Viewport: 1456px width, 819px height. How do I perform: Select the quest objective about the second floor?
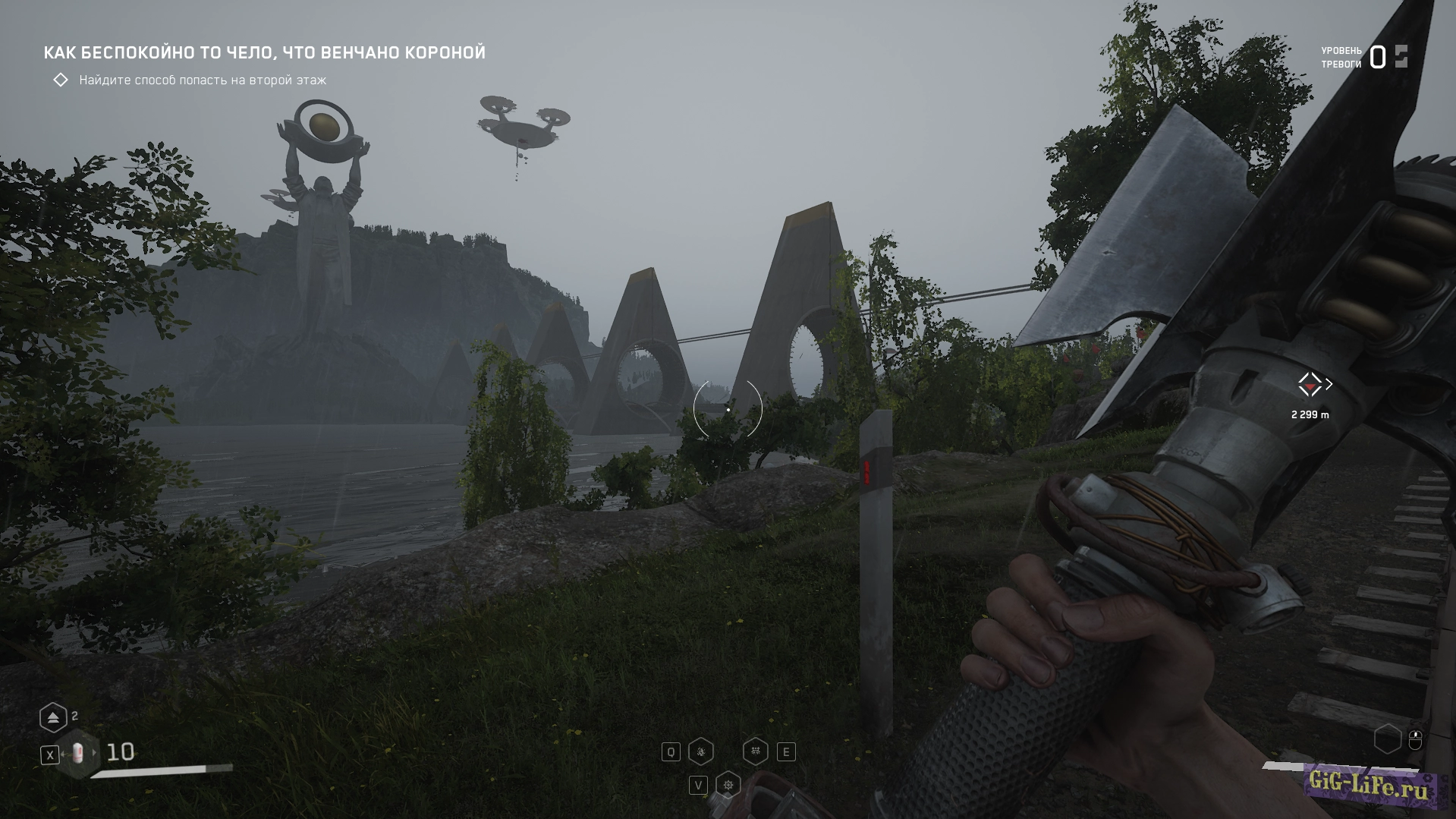coord(203,80)
